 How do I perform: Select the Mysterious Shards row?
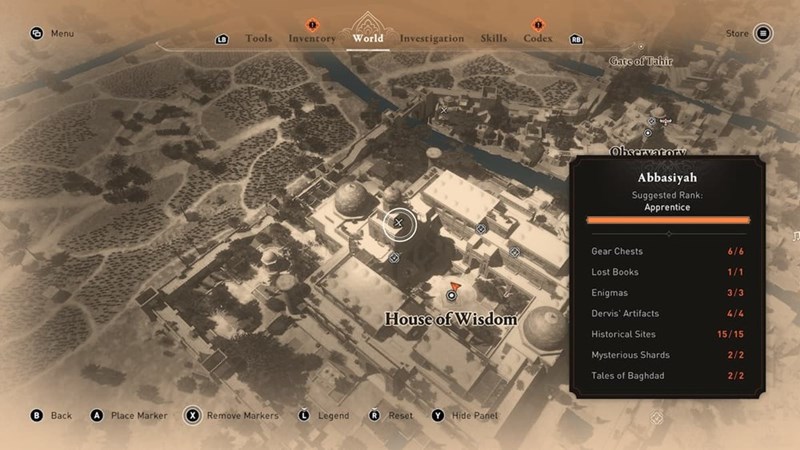(667, 355)
